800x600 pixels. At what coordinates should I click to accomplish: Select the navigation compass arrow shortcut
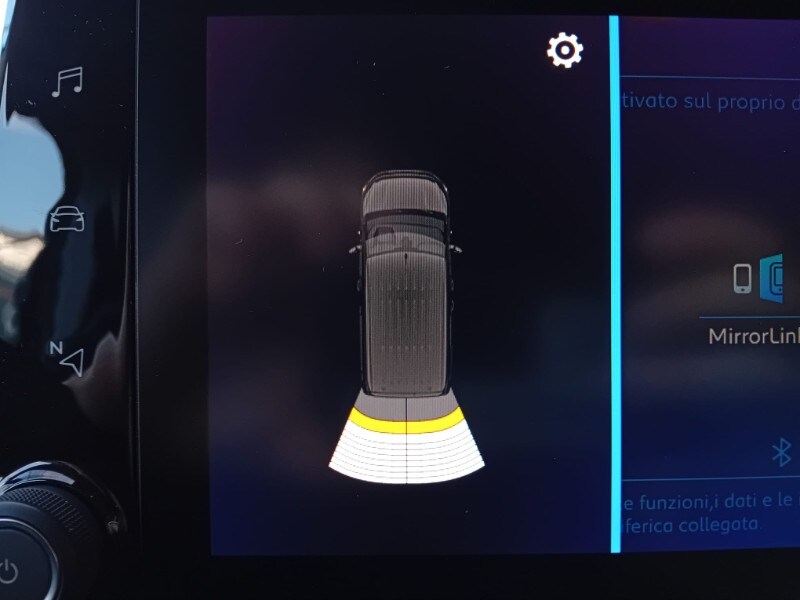[67, 358]
